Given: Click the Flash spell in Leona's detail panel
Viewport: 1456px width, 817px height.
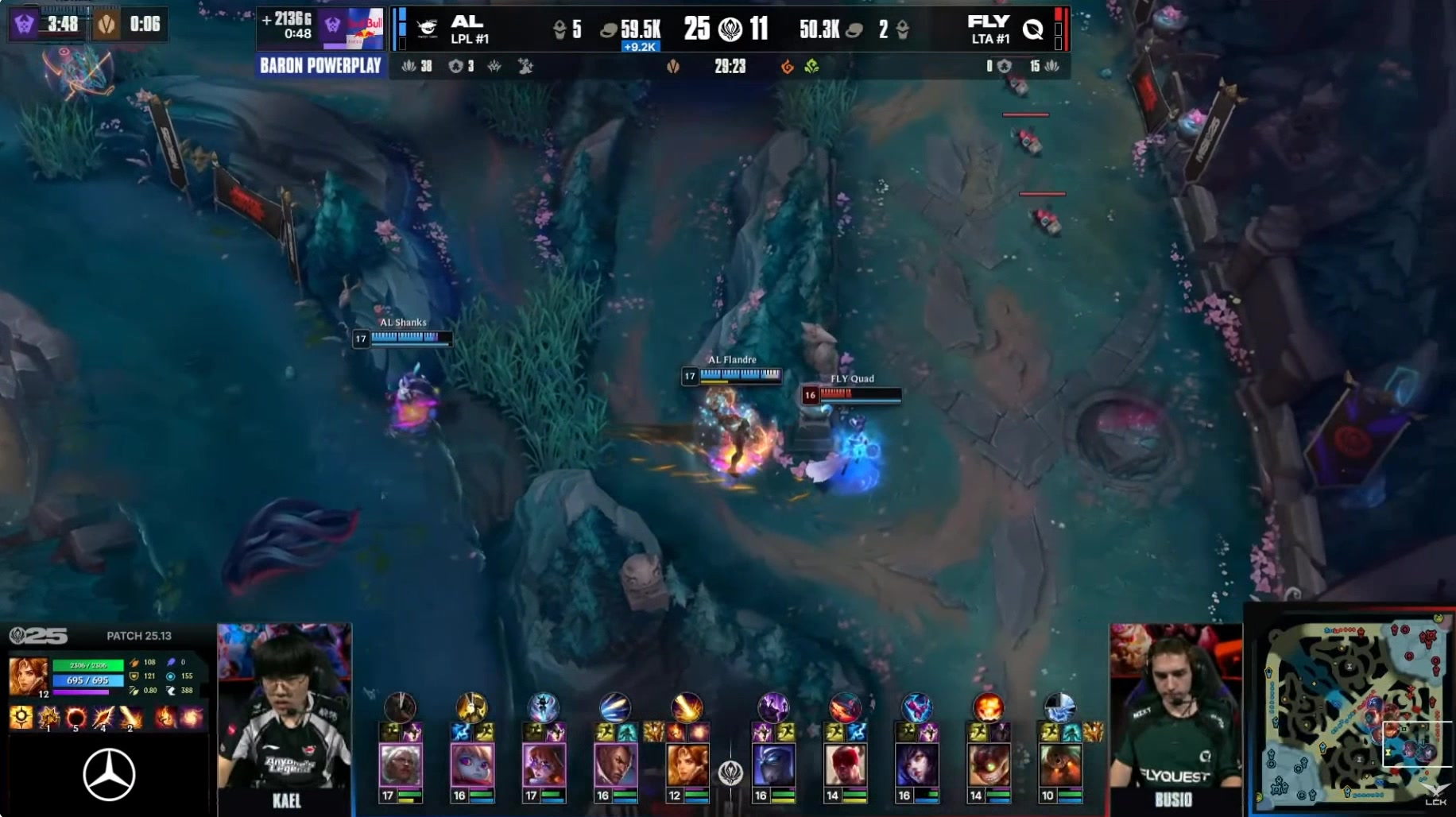Looking at the screenshot, I should tap(192, 718).
